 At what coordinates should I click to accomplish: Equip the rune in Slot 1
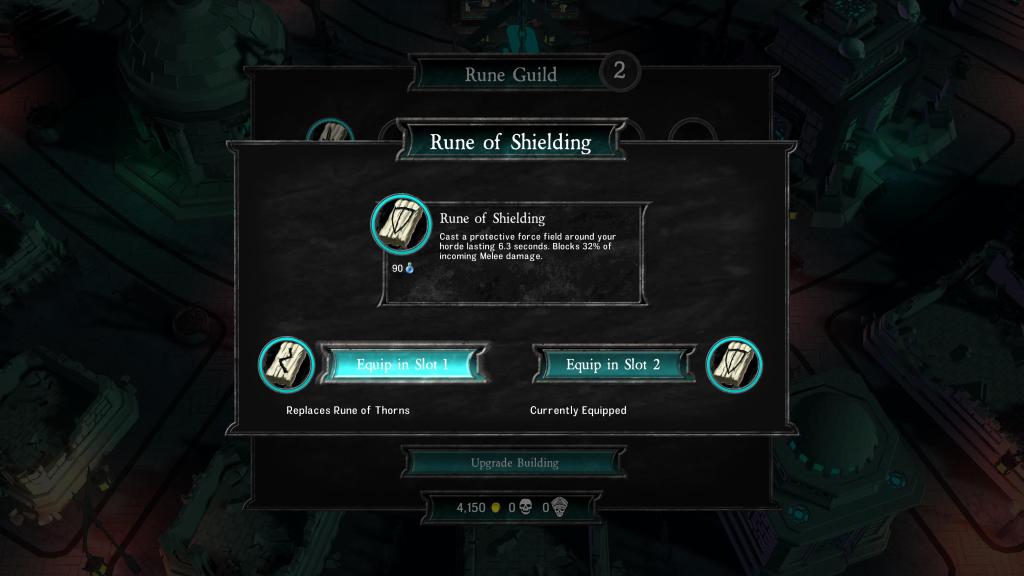(403, 365)
